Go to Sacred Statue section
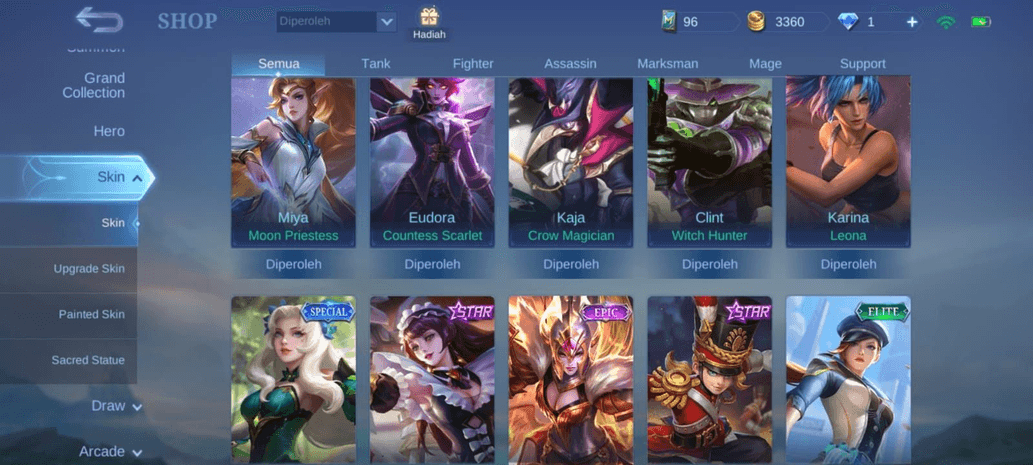 (88, 360)
